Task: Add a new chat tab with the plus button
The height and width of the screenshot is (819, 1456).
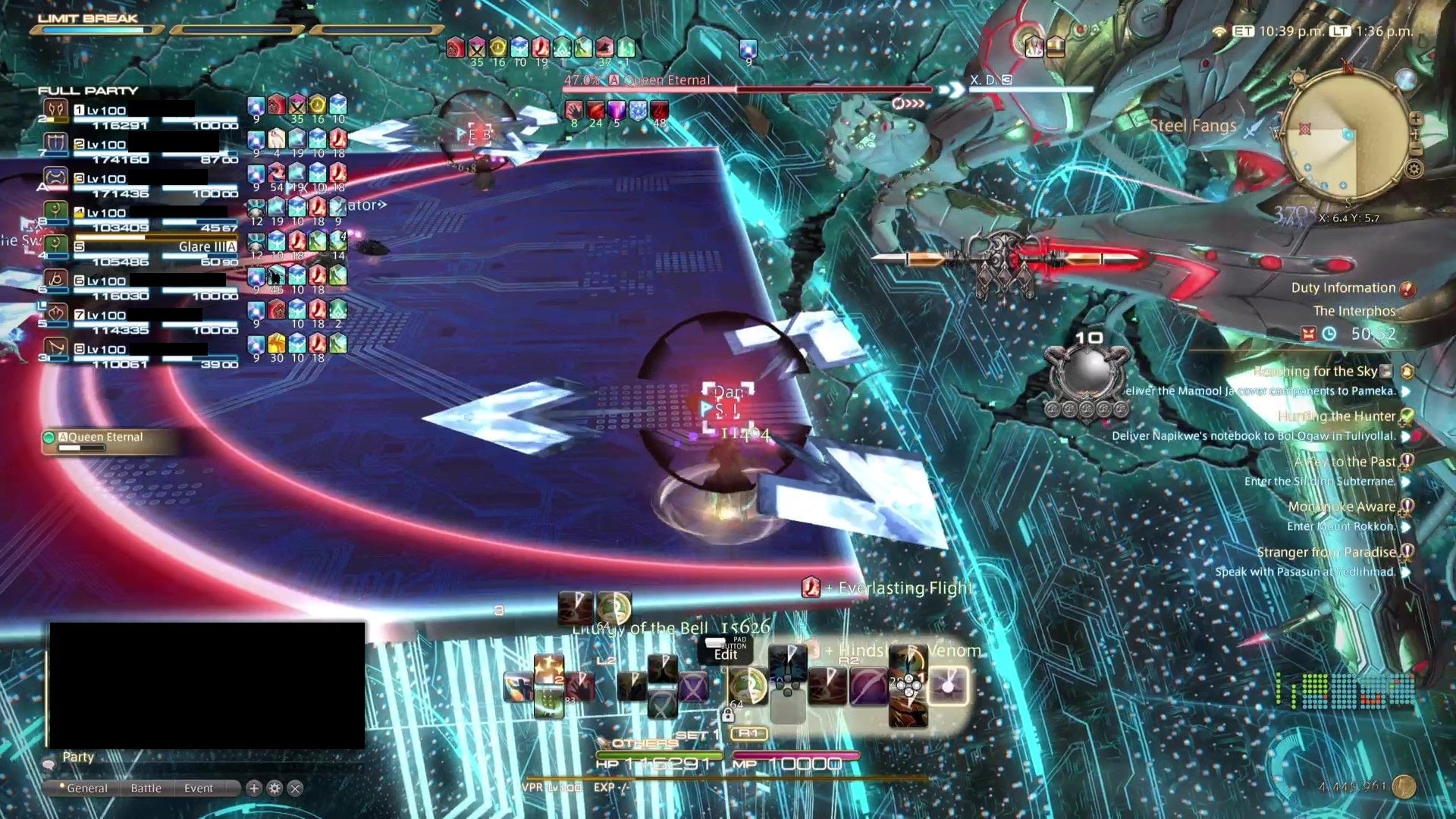Action: tap(255, 787)
